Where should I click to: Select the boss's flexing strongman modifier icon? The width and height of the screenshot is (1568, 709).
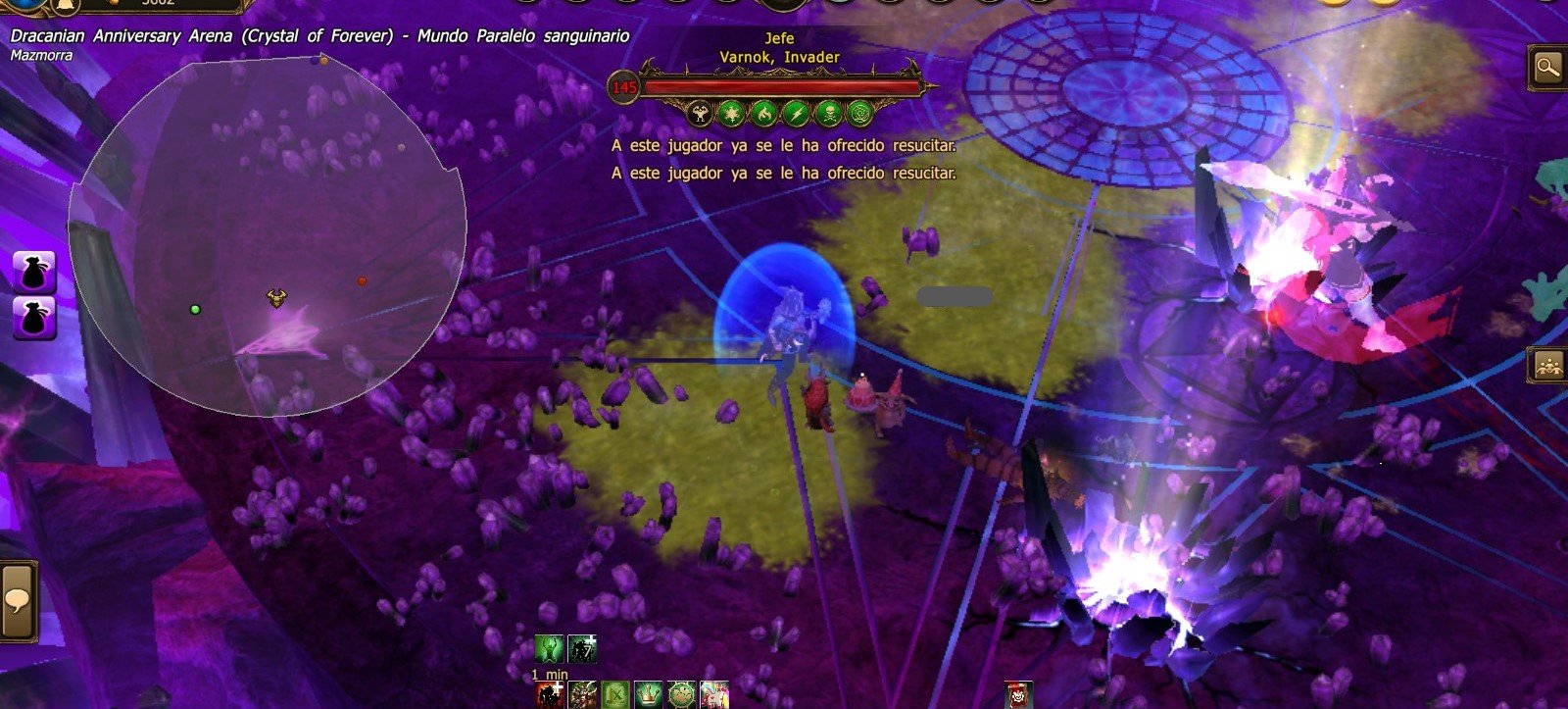point(700,114)
